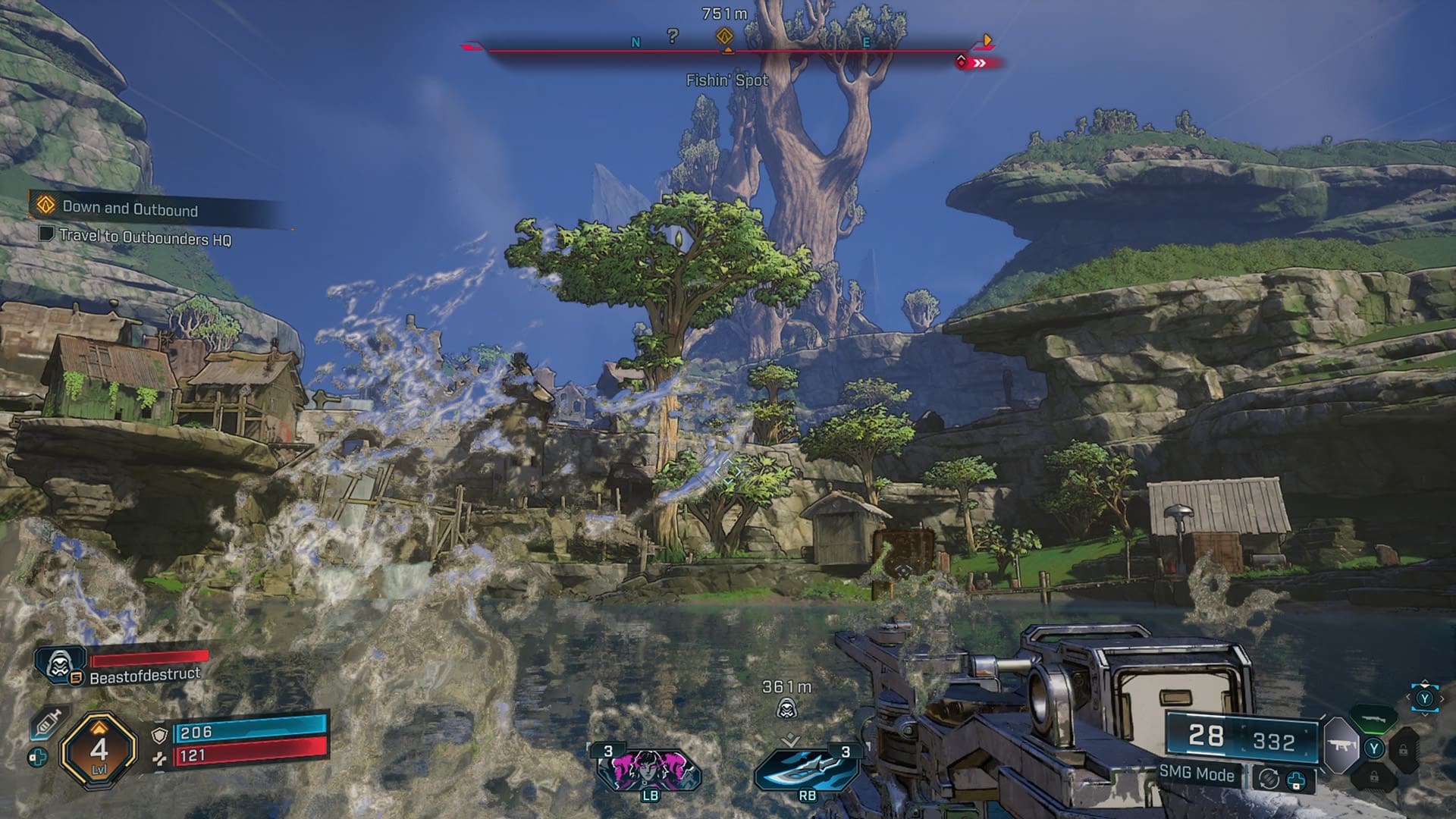Click the circular-arrows weapon mode swap icon
1456x819 pixels.
[x=1269, y=778]
